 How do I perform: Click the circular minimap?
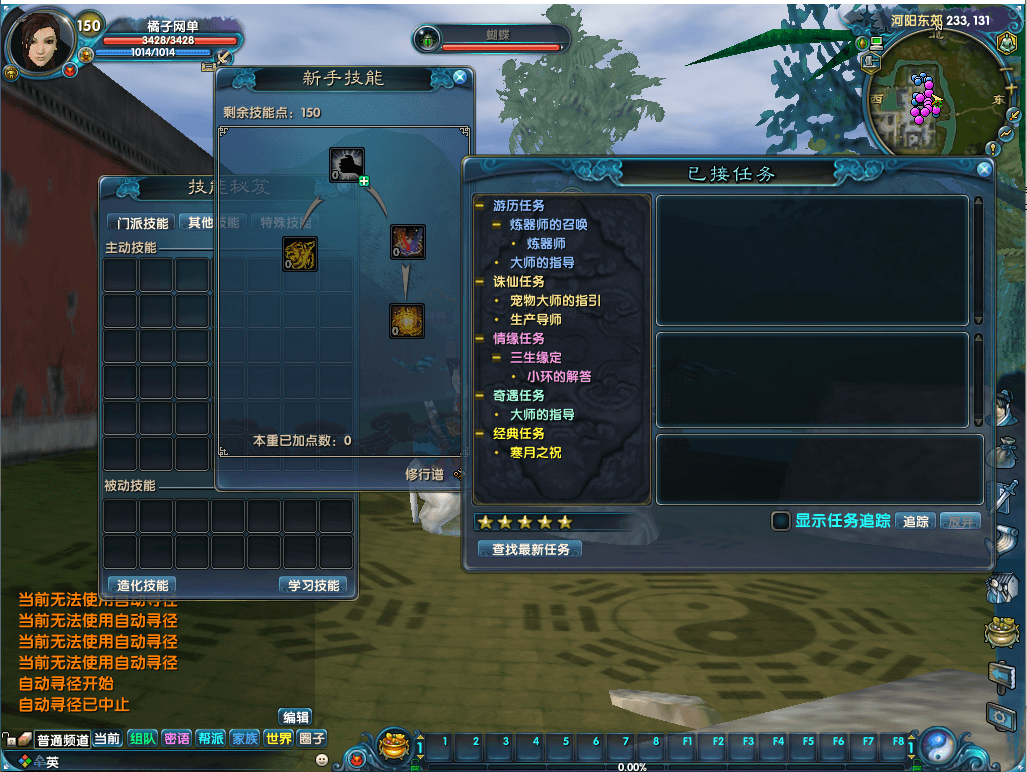pos(937,96)
